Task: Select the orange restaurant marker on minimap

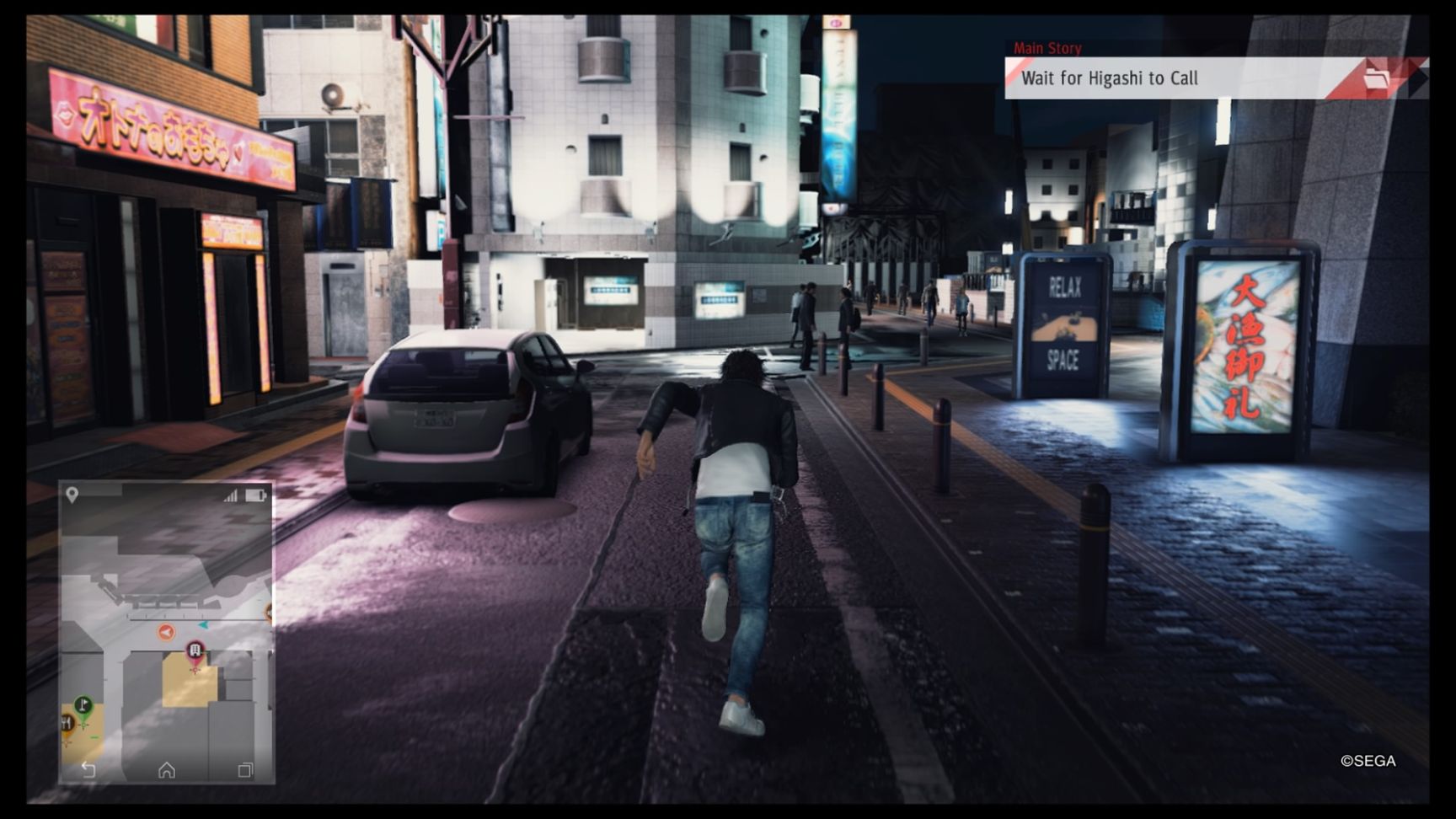Action: tap(67, 724)
